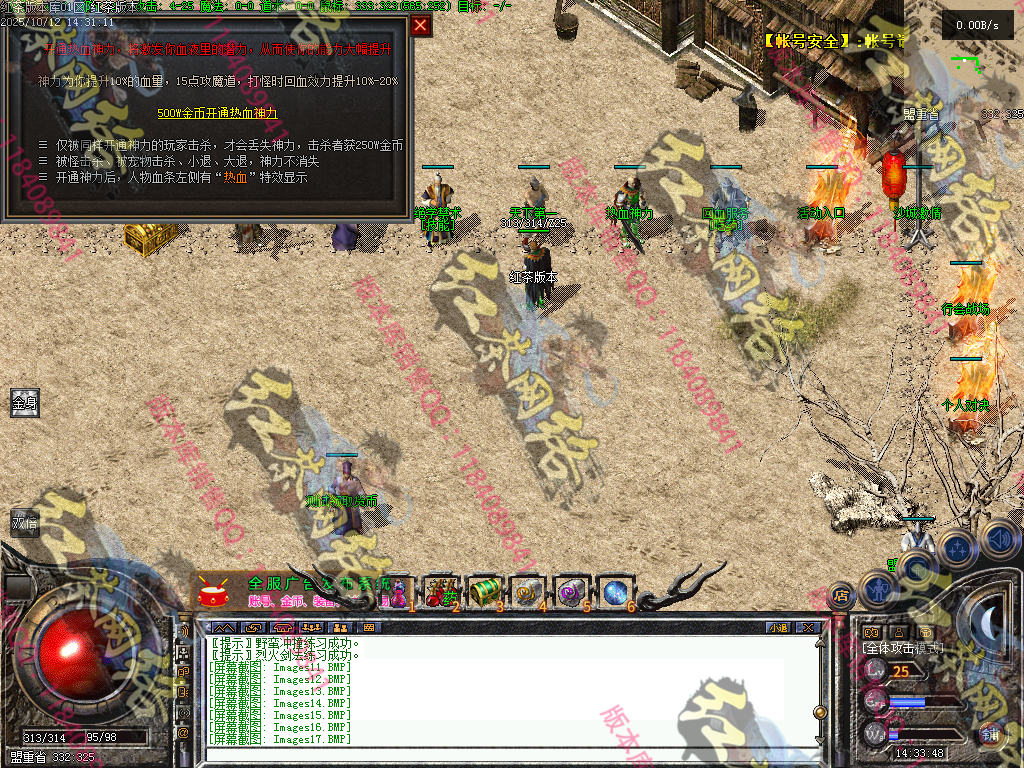Open the 金身 side button
Image resolution: width=1024 pixels, height=768 pixels.
pos(24,403)
